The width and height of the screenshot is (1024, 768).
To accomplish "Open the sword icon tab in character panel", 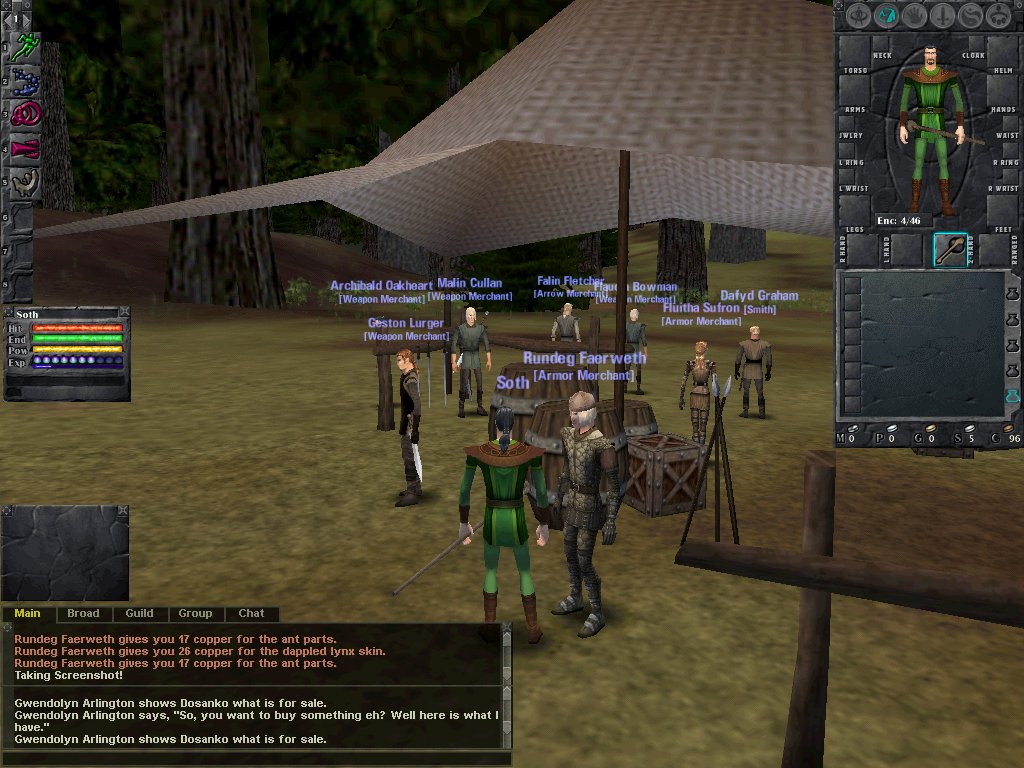I will point(942,16).
